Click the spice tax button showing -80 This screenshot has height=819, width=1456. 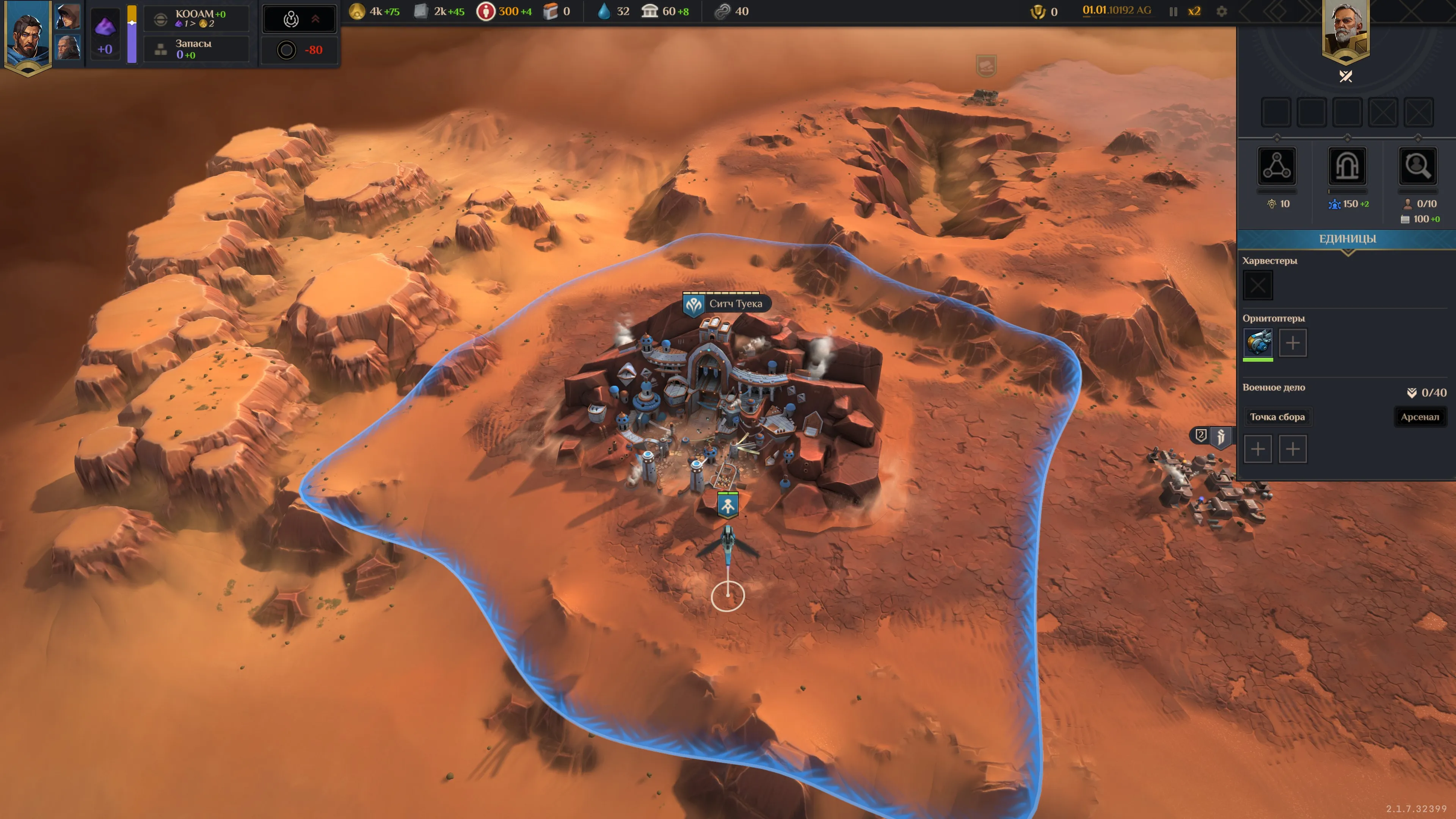pyautogui.click(x=299, y=50)
